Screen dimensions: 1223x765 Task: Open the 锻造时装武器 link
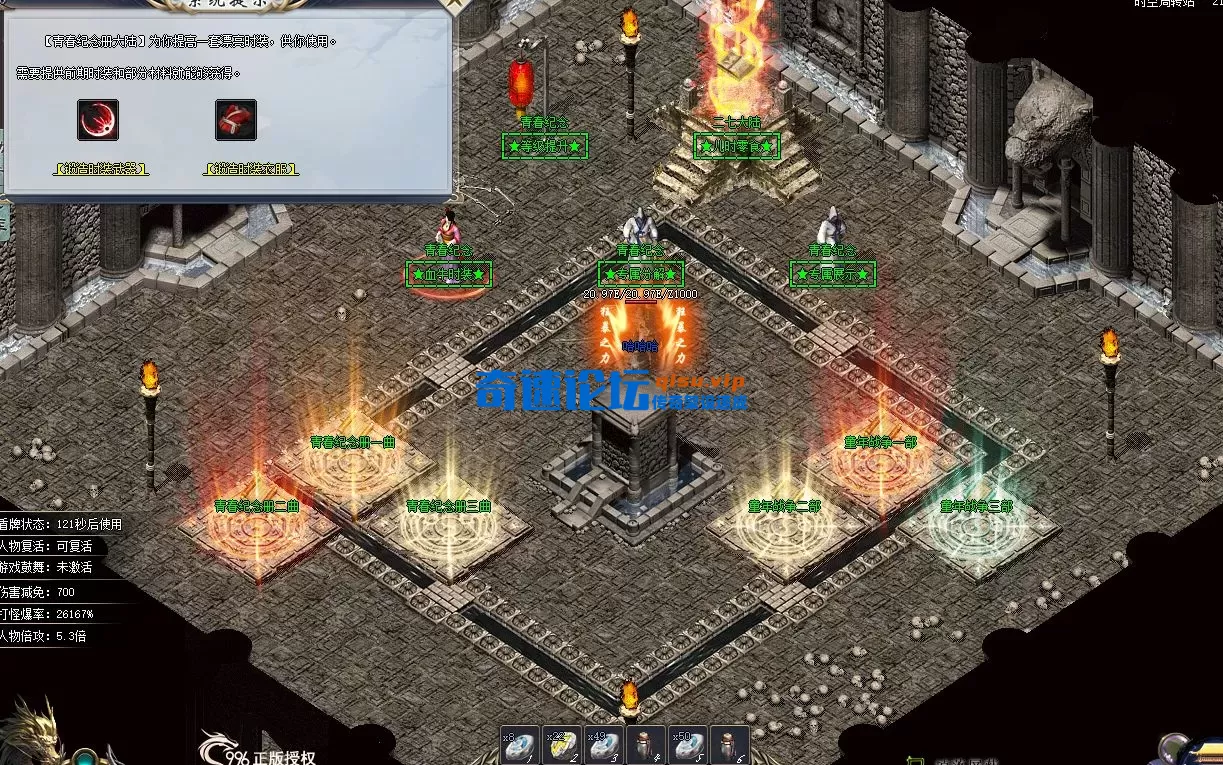(x=101, y=170)
